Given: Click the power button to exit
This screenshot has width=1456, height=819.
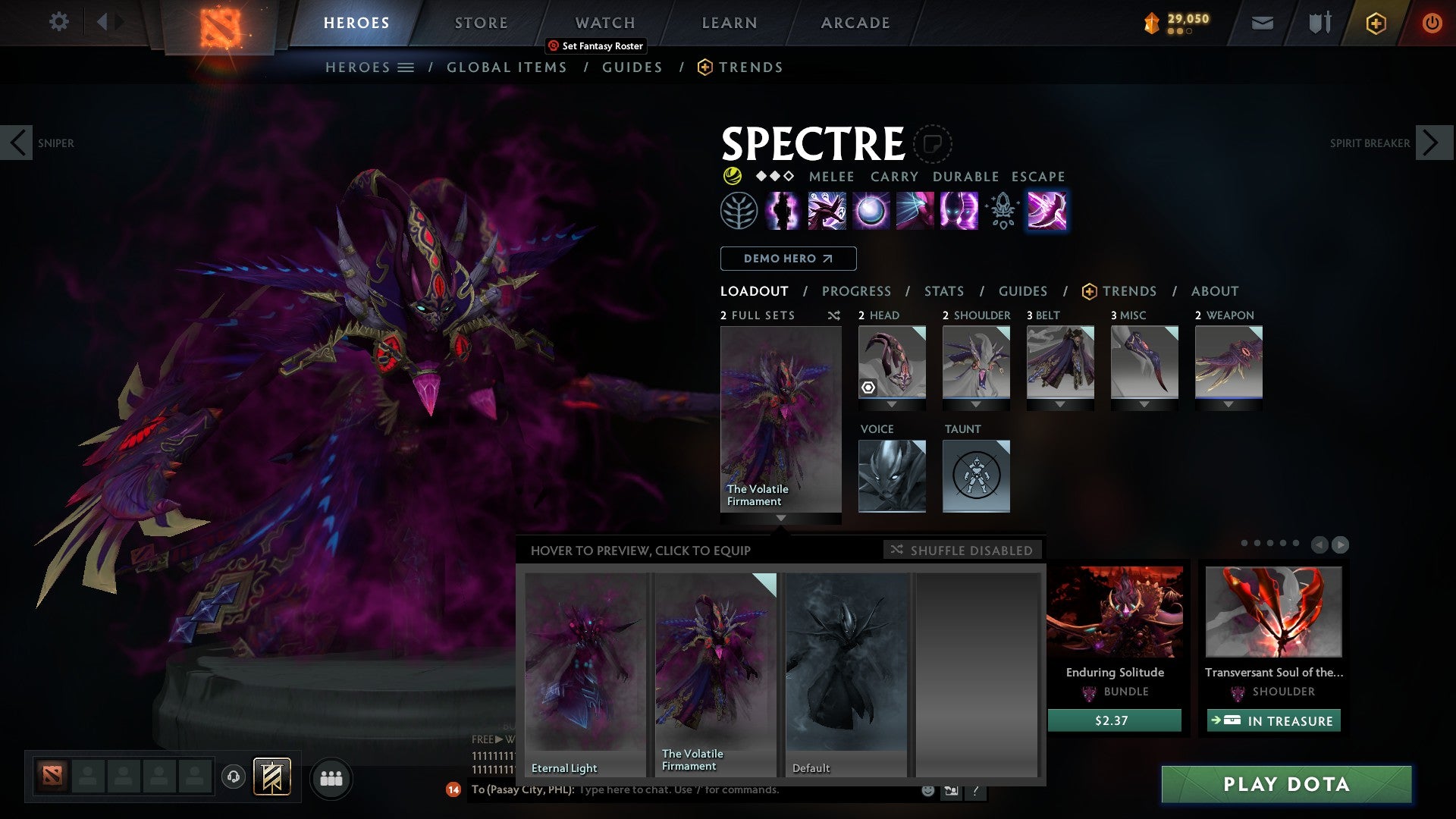Looking at the screenshot, I should (1432, 22).
